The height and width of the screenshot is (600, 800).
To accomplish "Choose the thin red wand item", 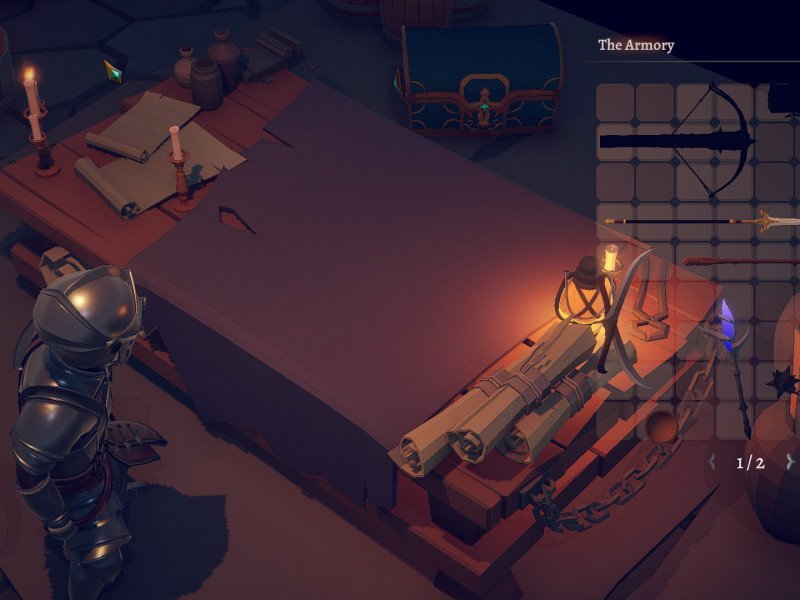I will point(740,262).
